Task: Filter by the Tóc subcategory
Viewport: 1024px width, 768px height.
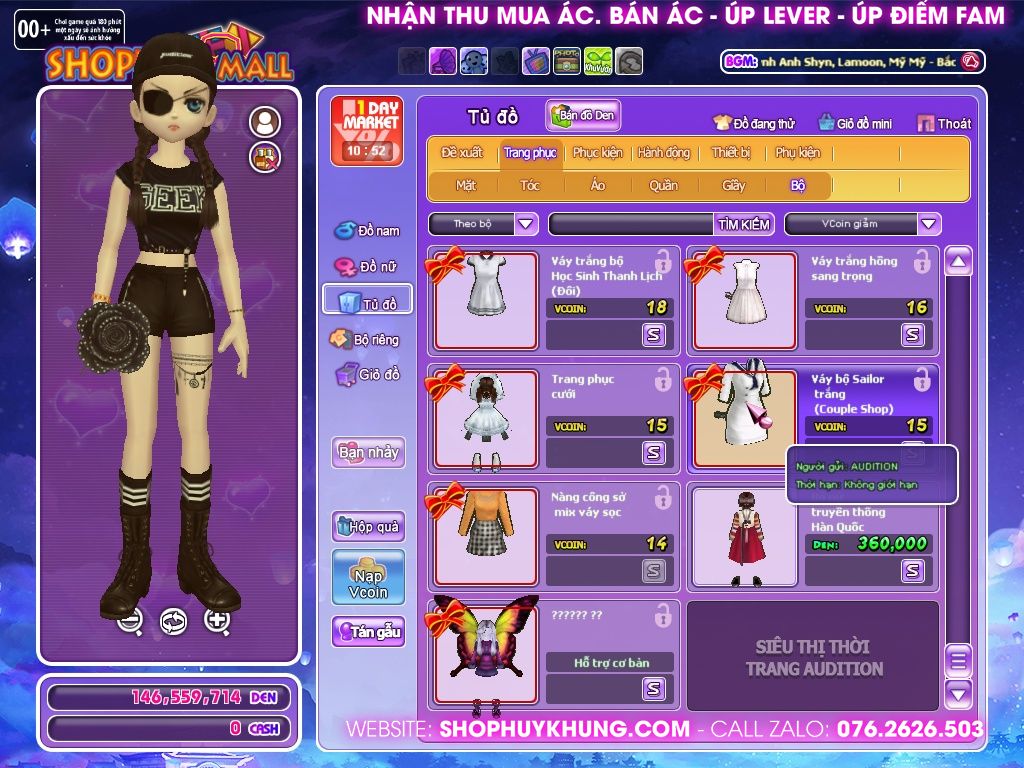Action: 530,185
